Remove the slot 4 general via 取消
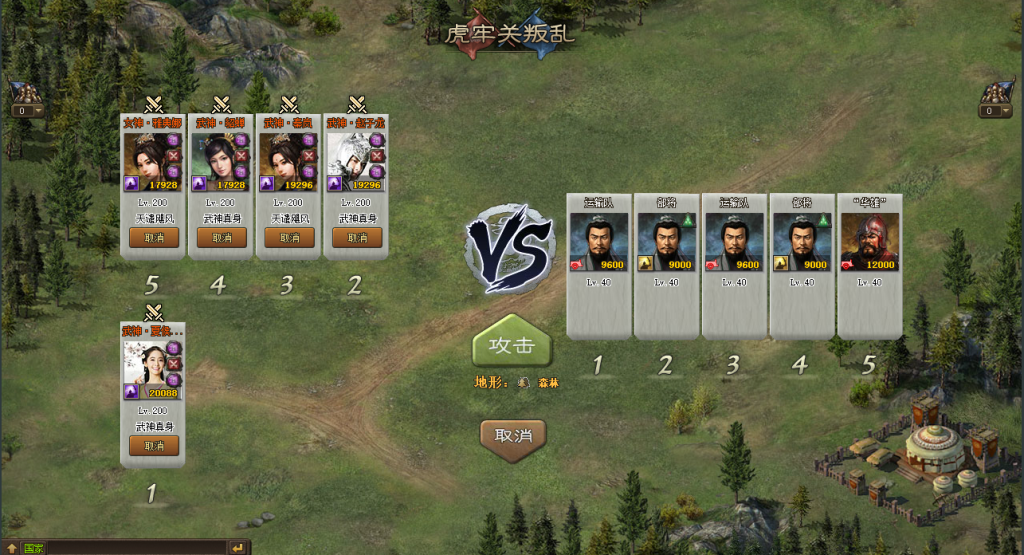The height and width of the screenshot is (555, 1024). (x=222, y=238)
